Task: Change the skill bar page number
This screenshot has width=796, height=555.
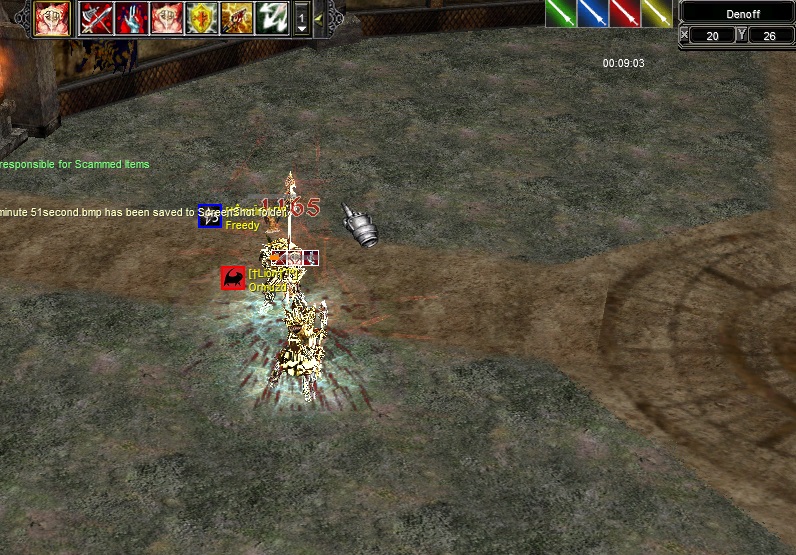Action: 302,19
